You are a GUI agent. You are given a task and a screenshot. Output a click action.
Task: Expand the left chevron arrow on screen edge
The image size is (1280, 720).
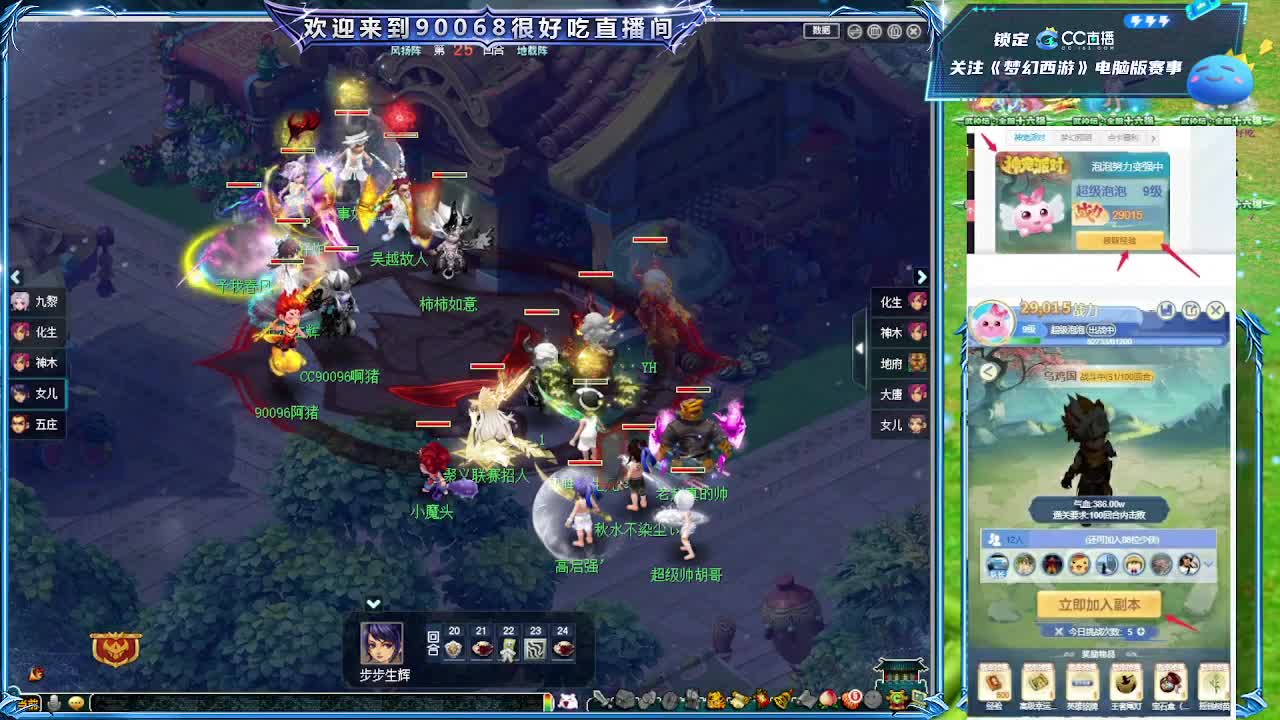(16, 277)
